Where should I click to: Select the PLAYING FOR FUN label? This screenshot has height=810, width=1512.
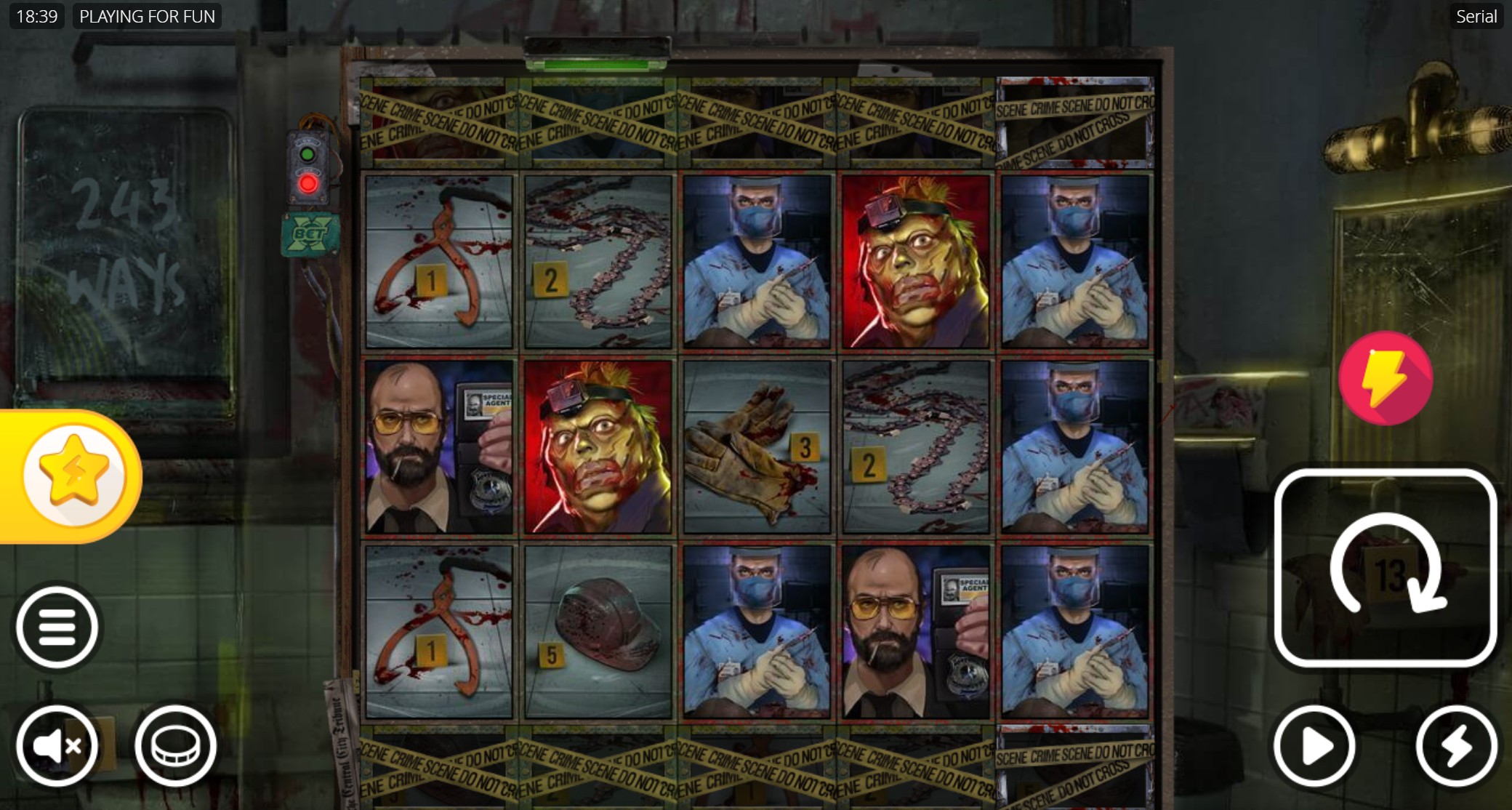148,15
